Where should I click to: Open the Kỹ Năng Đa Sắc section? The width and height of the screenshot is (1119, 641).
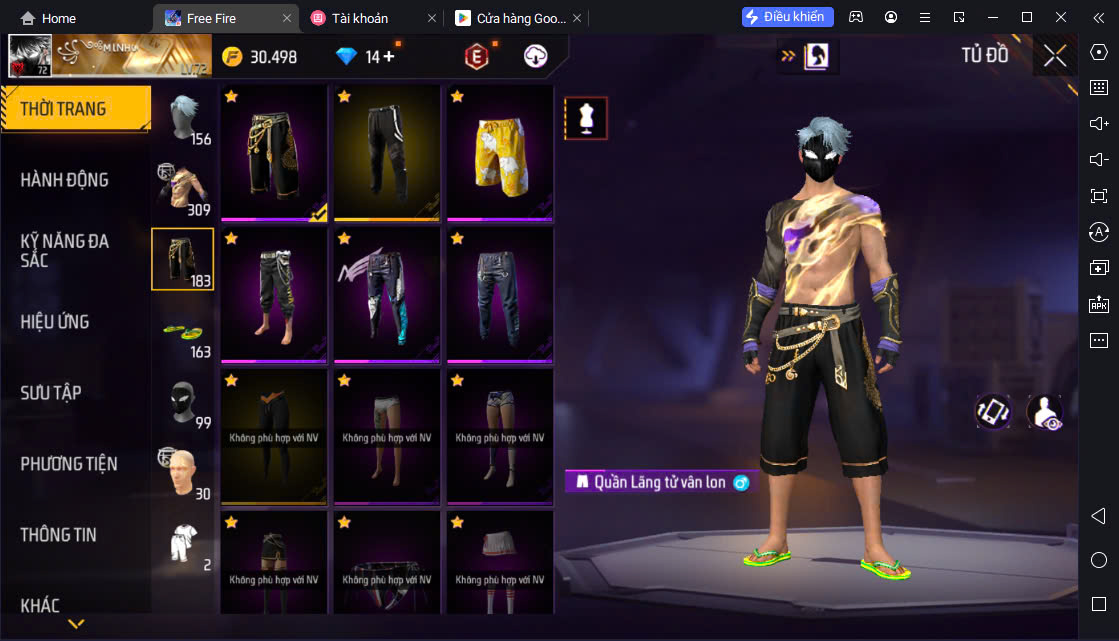click(x=65, y=250)
